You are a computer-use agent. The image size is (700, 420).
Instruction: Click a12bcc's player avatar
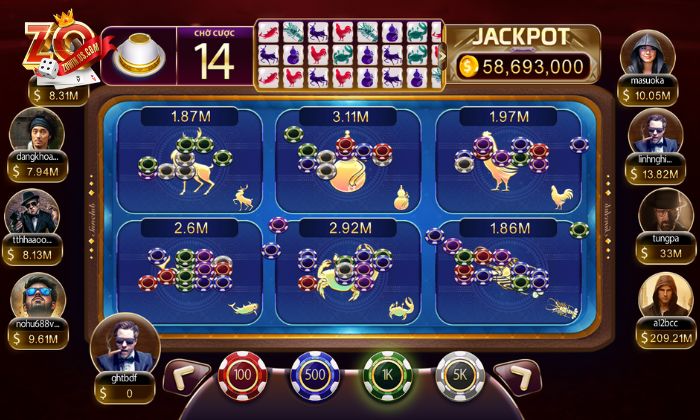point(659,296)
